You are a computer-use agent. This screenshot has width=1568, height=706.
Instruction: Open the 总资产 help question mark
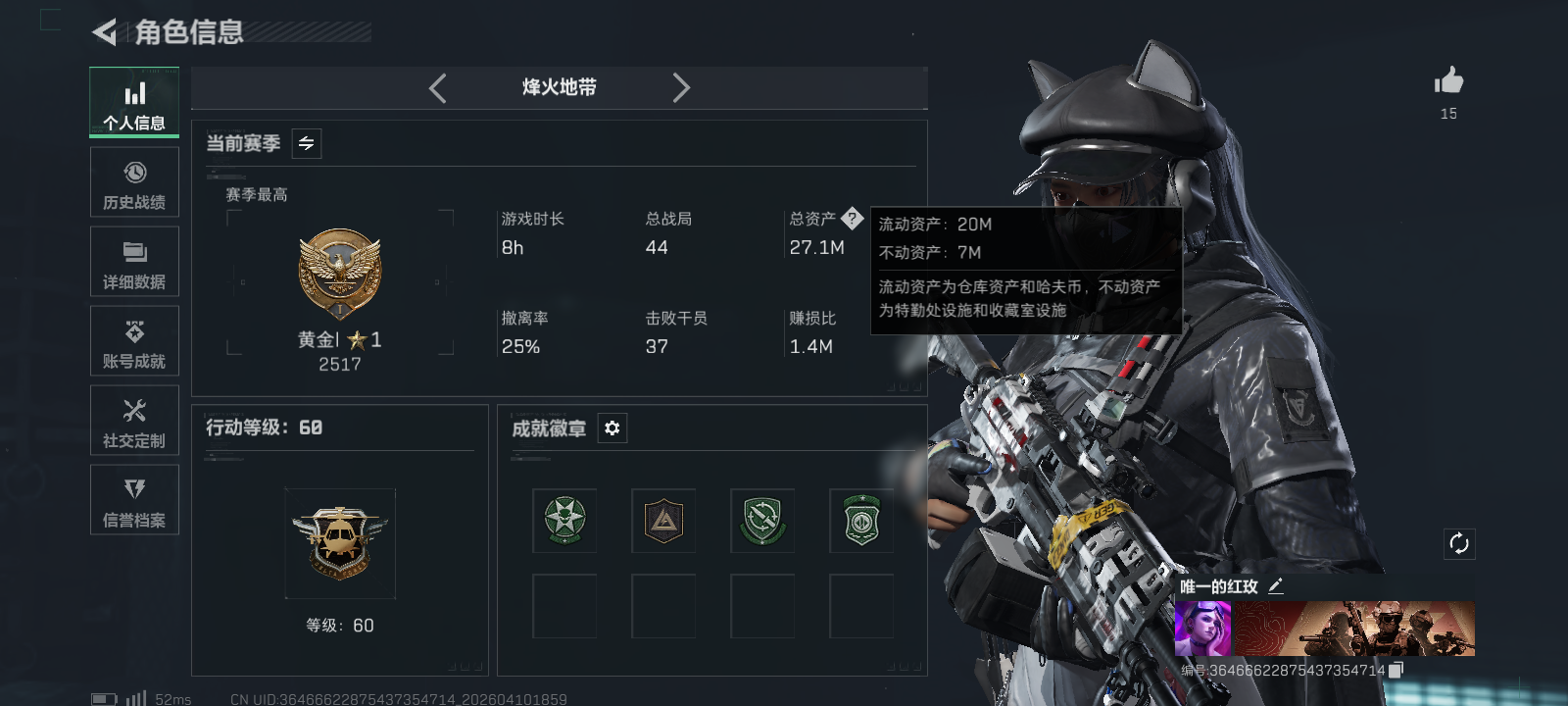tap(855, 218)
